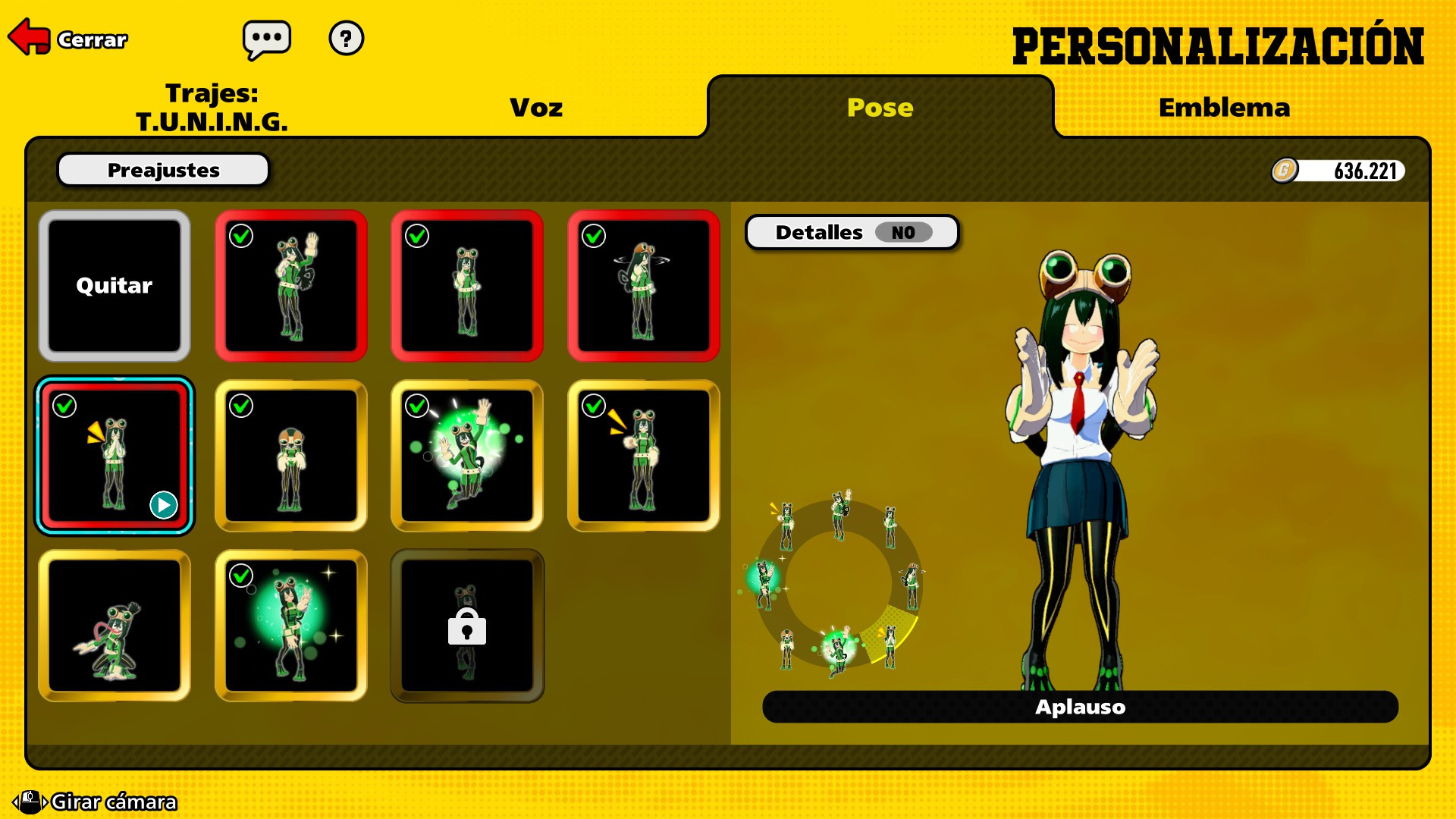Click the Aplauso name bar
1456x819 pixels.
click(x=1080, y=706)
